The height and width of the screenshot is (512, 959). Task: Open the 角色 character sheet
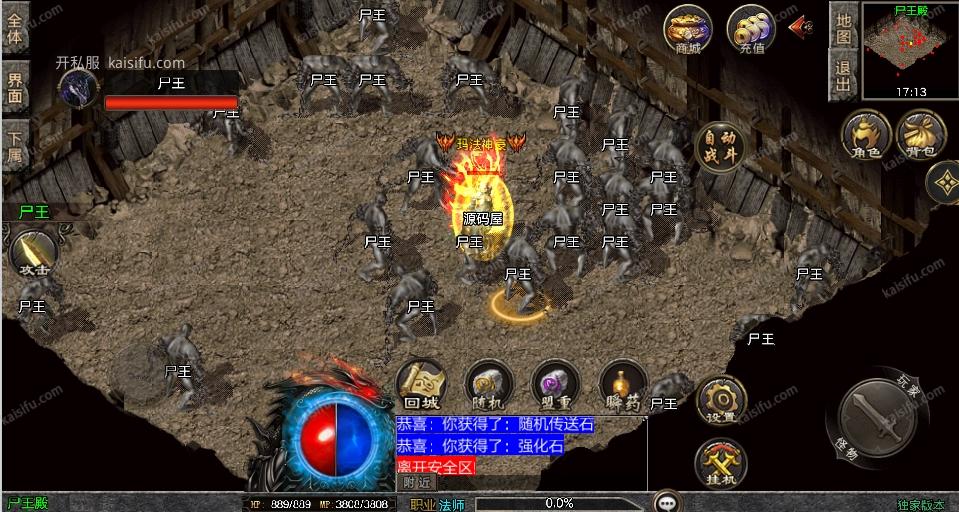[x=866, y=135]
